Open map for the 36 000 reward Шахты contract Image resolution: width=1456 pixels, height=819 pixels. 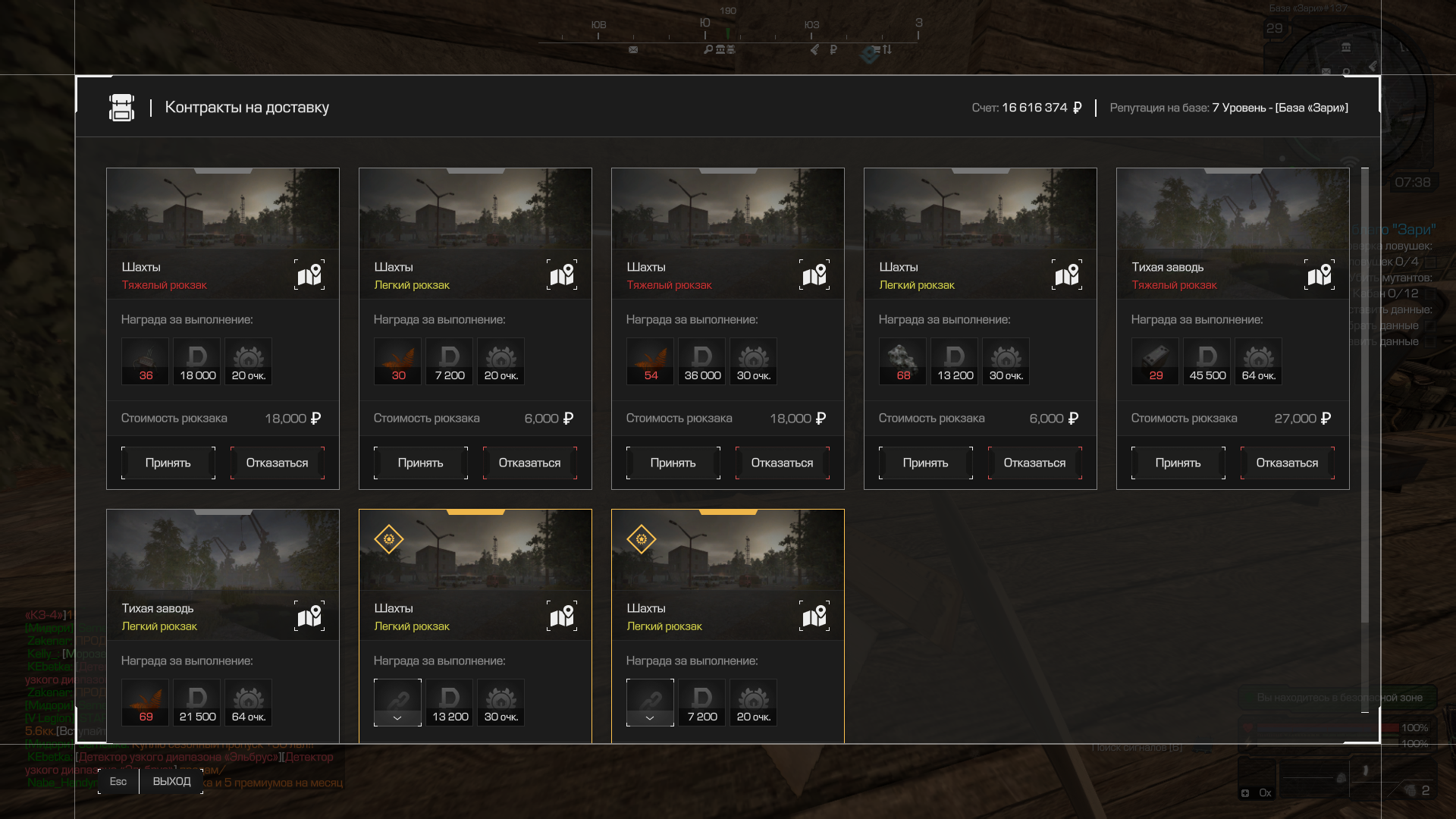pos(814,275)
